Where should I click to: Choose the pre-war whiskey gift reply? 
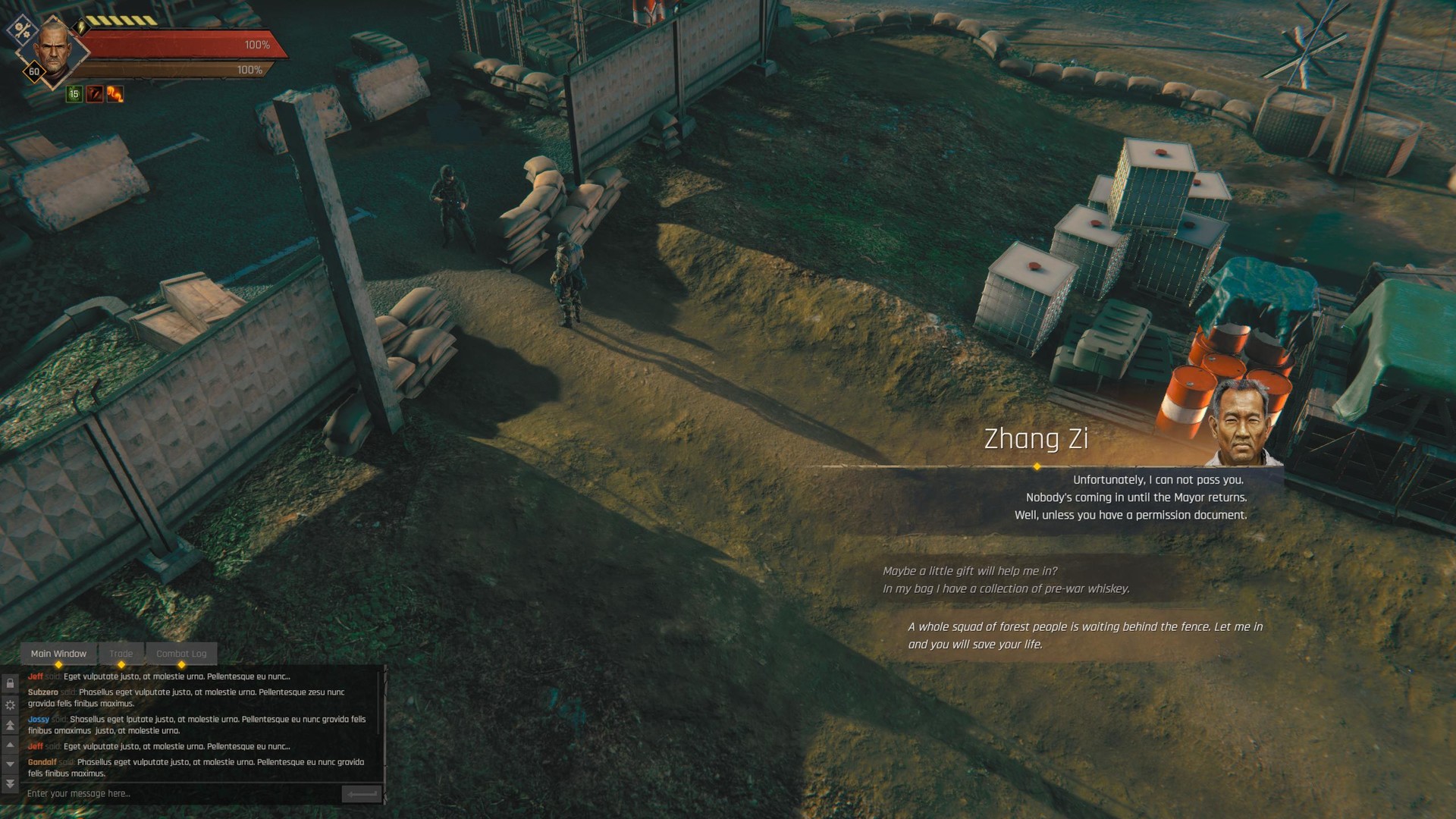pyautogui.click(x=1006, y=580)
